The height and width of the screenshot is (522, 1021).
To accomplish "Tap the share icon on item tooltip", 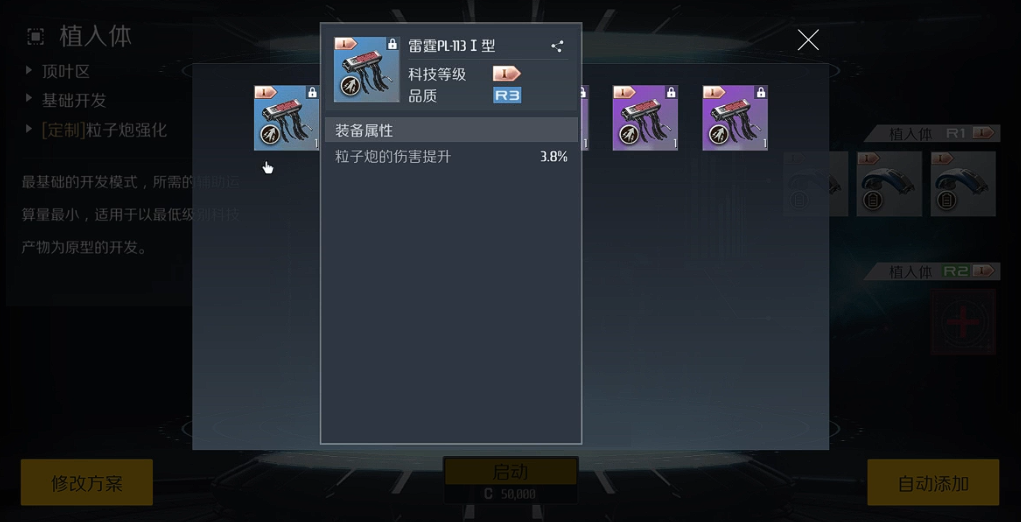I will [557, 46].
